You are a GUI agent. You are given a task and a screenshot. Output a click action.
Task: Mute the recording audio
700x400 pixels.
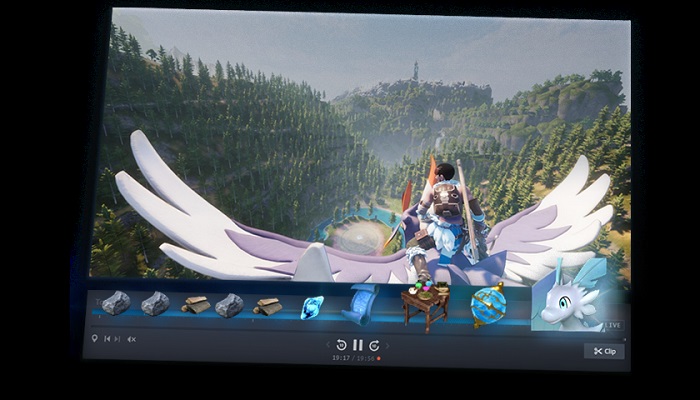coord(131,339)
